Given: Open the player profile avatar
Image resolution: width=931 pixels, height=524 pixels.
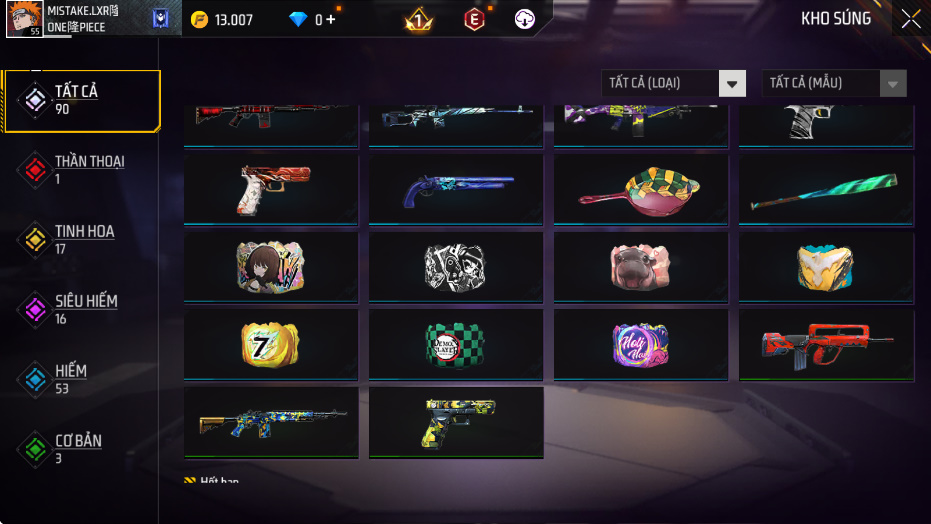Looking at the screenshot, I should point(22,19).
